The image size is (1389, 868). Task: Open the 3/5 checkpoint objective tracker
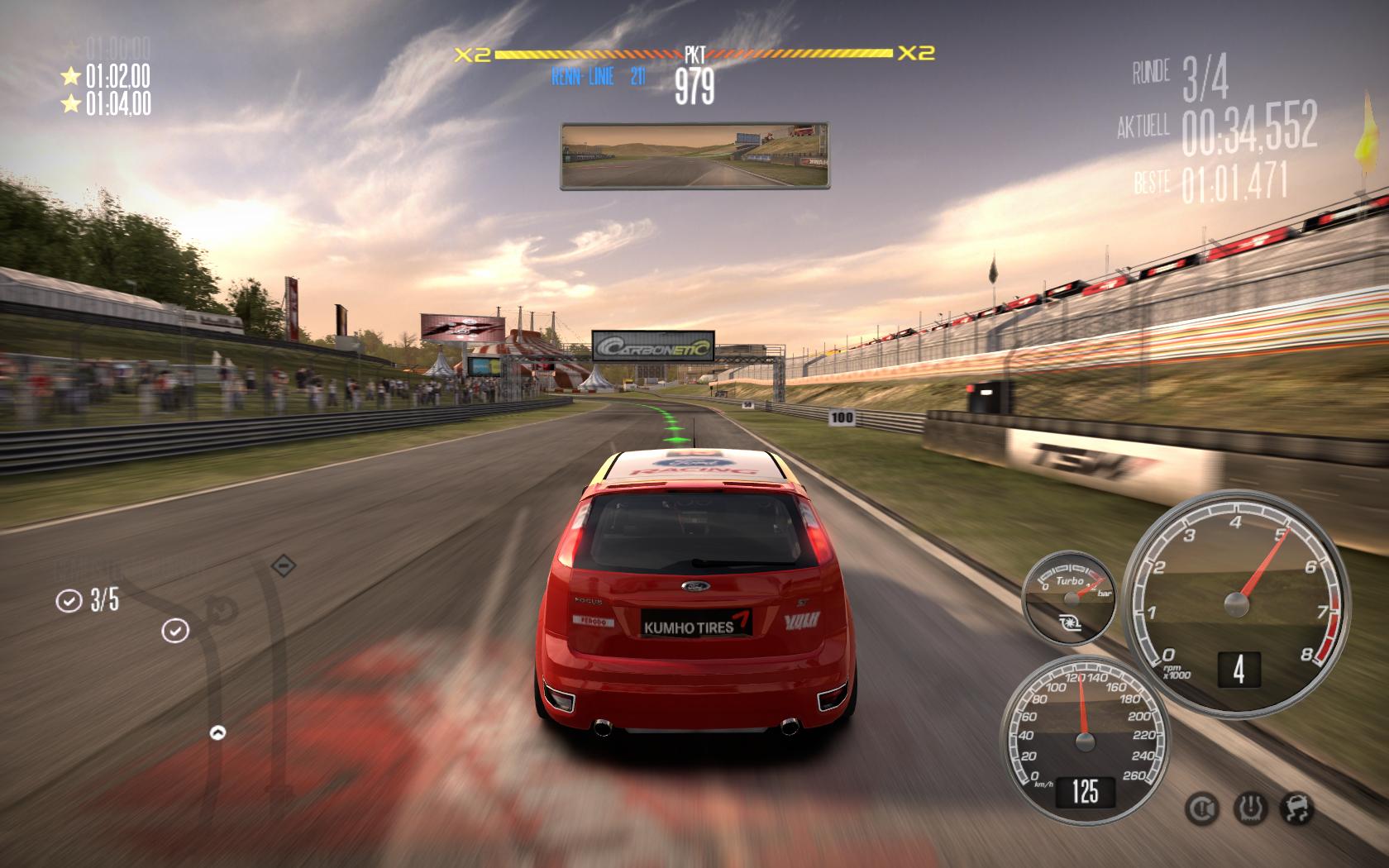(88, 600)
